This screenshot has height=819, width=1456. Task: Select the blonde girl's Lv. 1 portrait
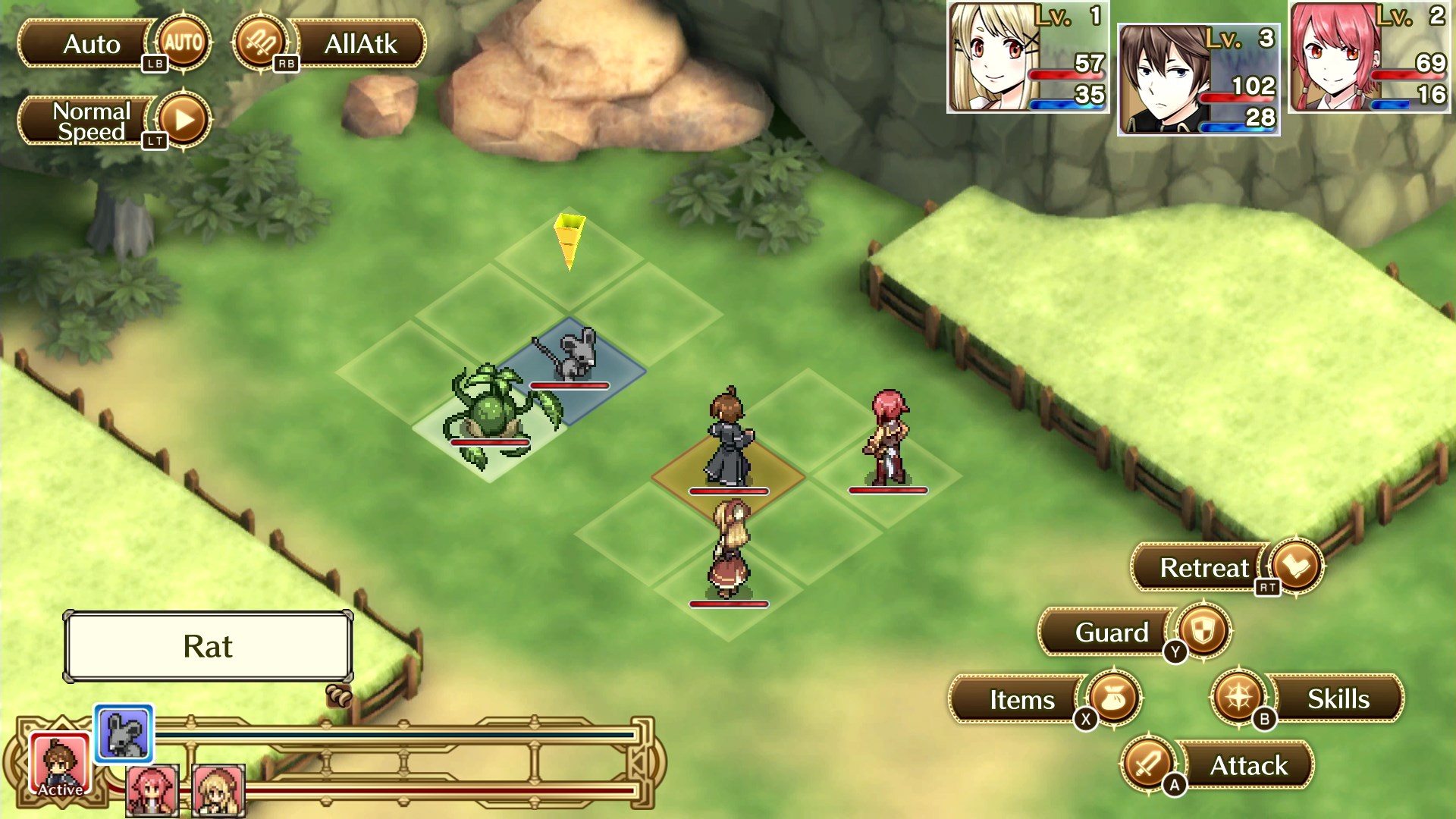pos(1028,58)
